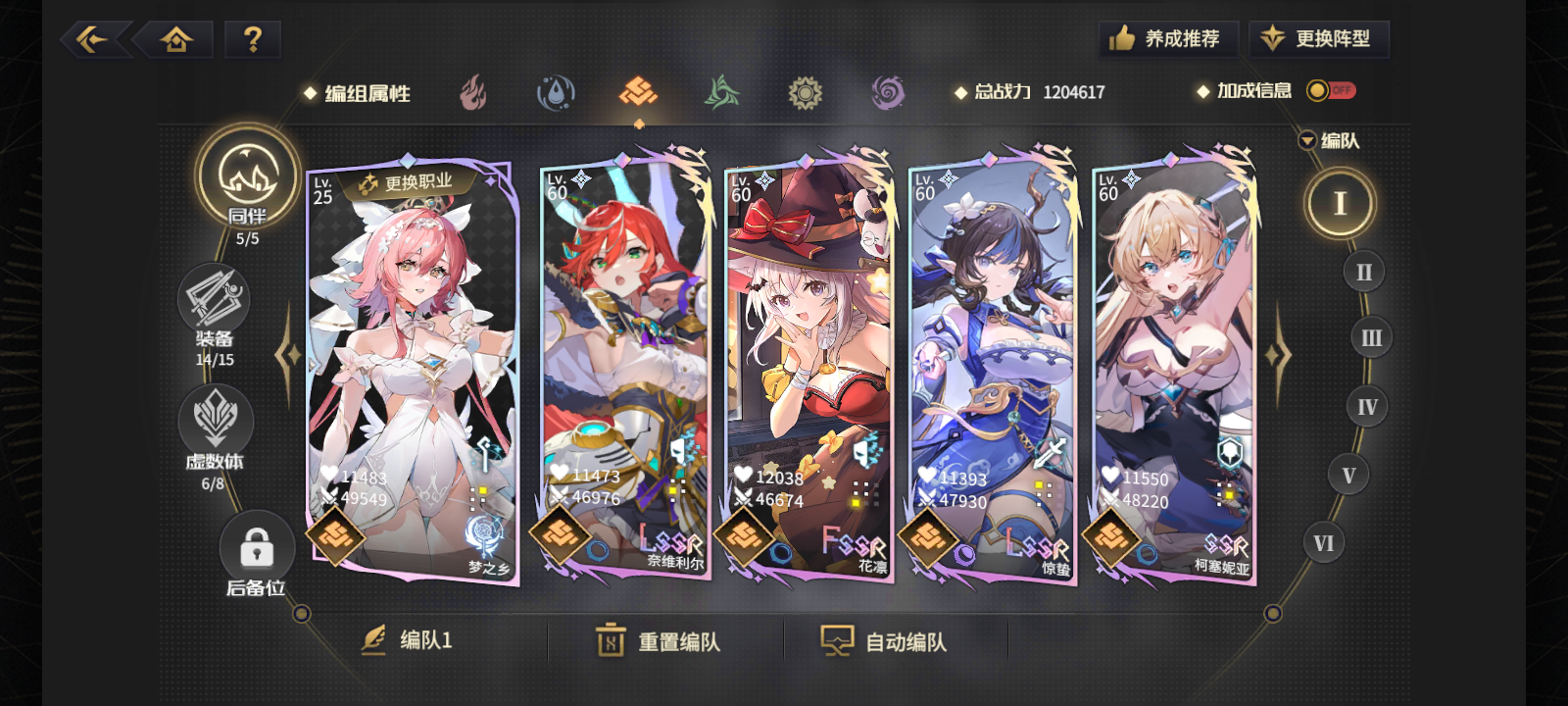
Task: Select the wind element attribute icon
Action: point(723,91)
